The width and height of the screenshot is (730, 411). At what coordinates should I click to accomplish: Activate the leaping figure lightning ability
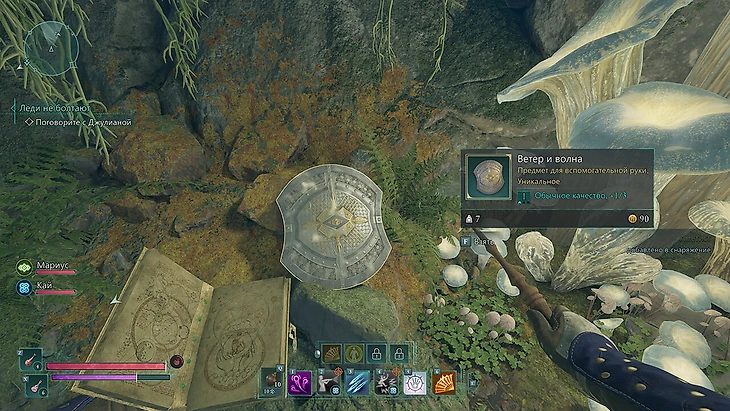click(x=386, y=381)
